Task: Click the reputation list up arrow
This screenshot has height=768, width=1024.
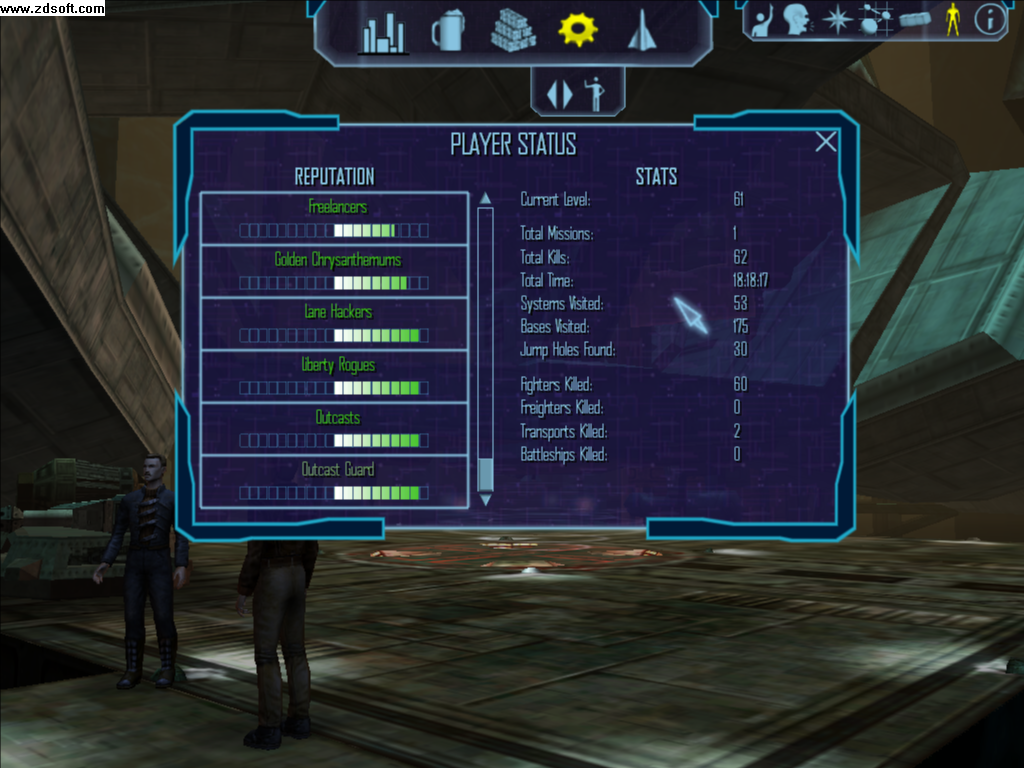Action: 486,198
